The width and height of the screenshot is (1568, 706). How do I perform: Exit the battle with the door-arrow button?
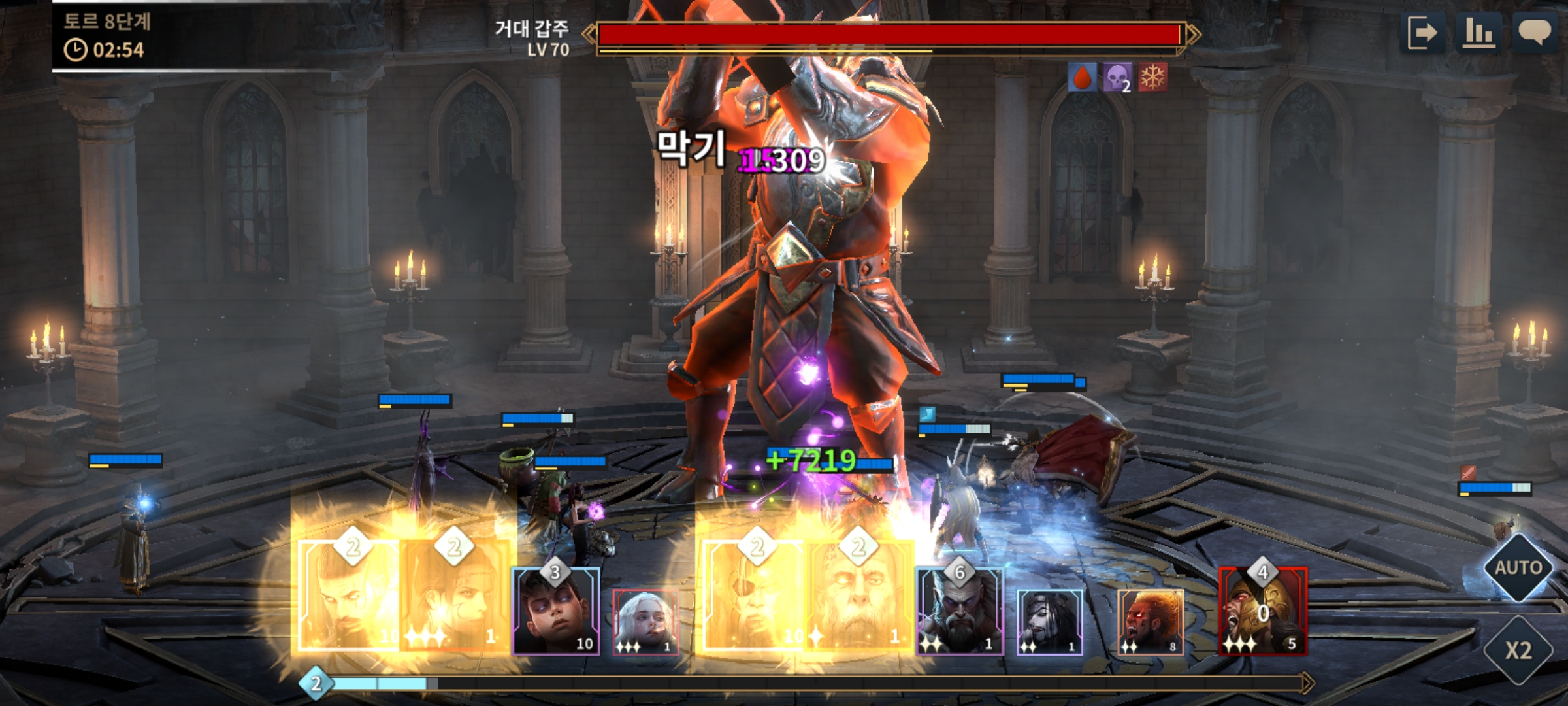[1422, 33]
